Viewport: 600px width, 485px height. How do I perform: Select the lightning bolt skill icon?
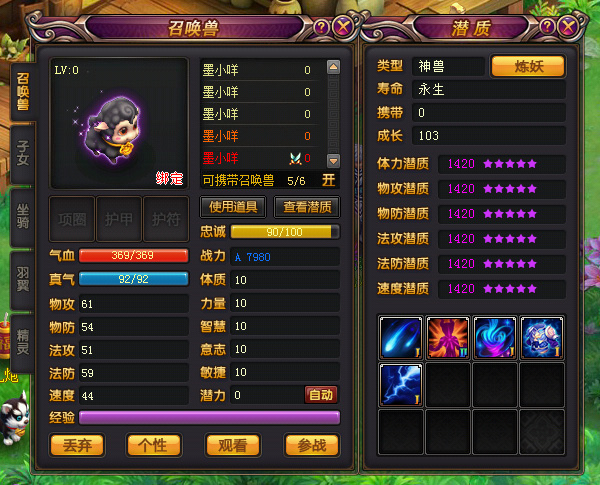400,385
